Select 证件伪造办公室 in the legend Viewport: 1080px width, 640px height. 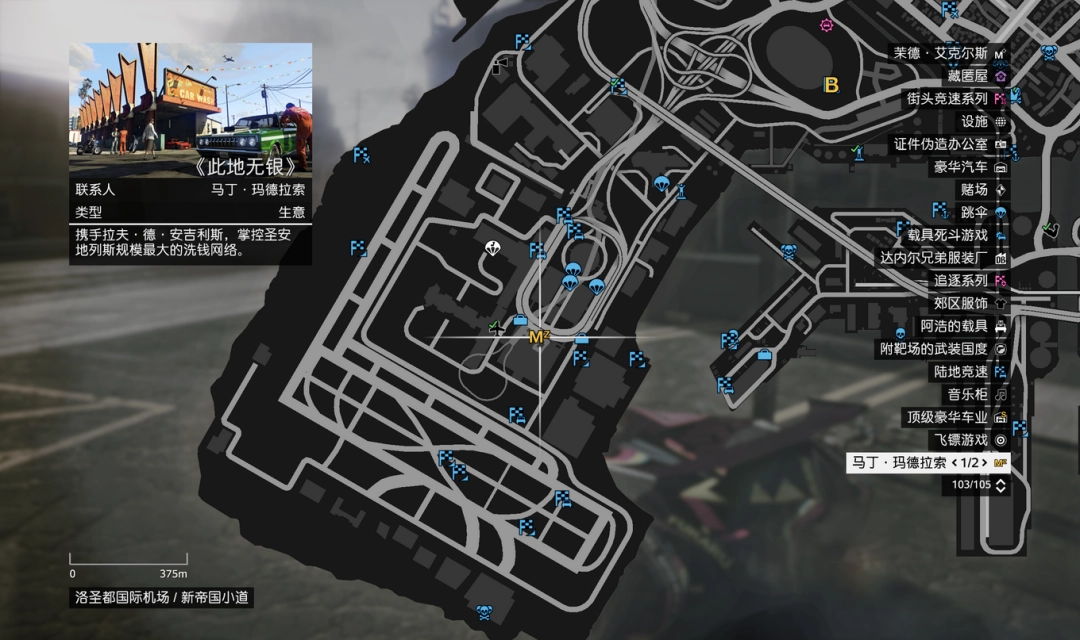(943, 144)
